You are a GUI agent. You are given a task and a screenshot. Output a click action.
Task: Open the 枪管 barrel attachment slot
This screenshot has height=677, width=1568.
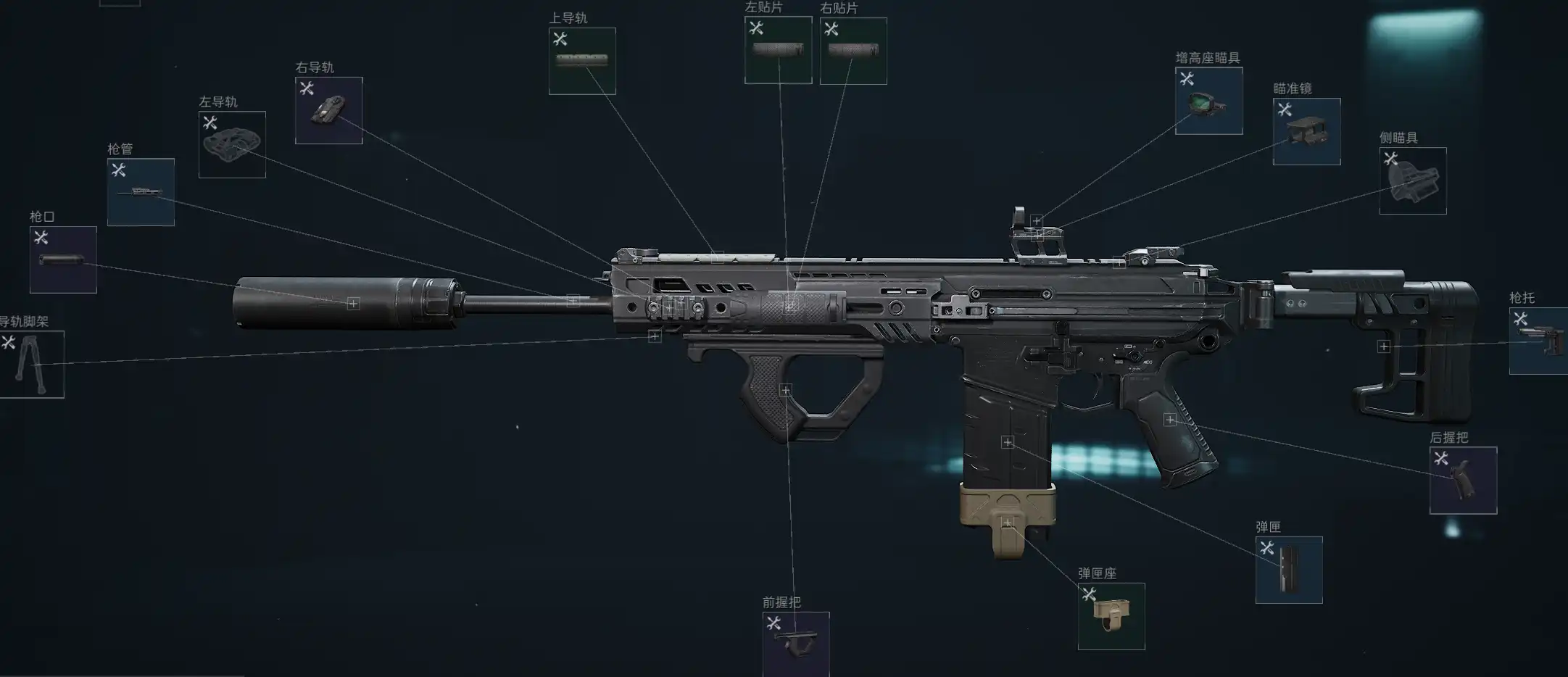141,192
